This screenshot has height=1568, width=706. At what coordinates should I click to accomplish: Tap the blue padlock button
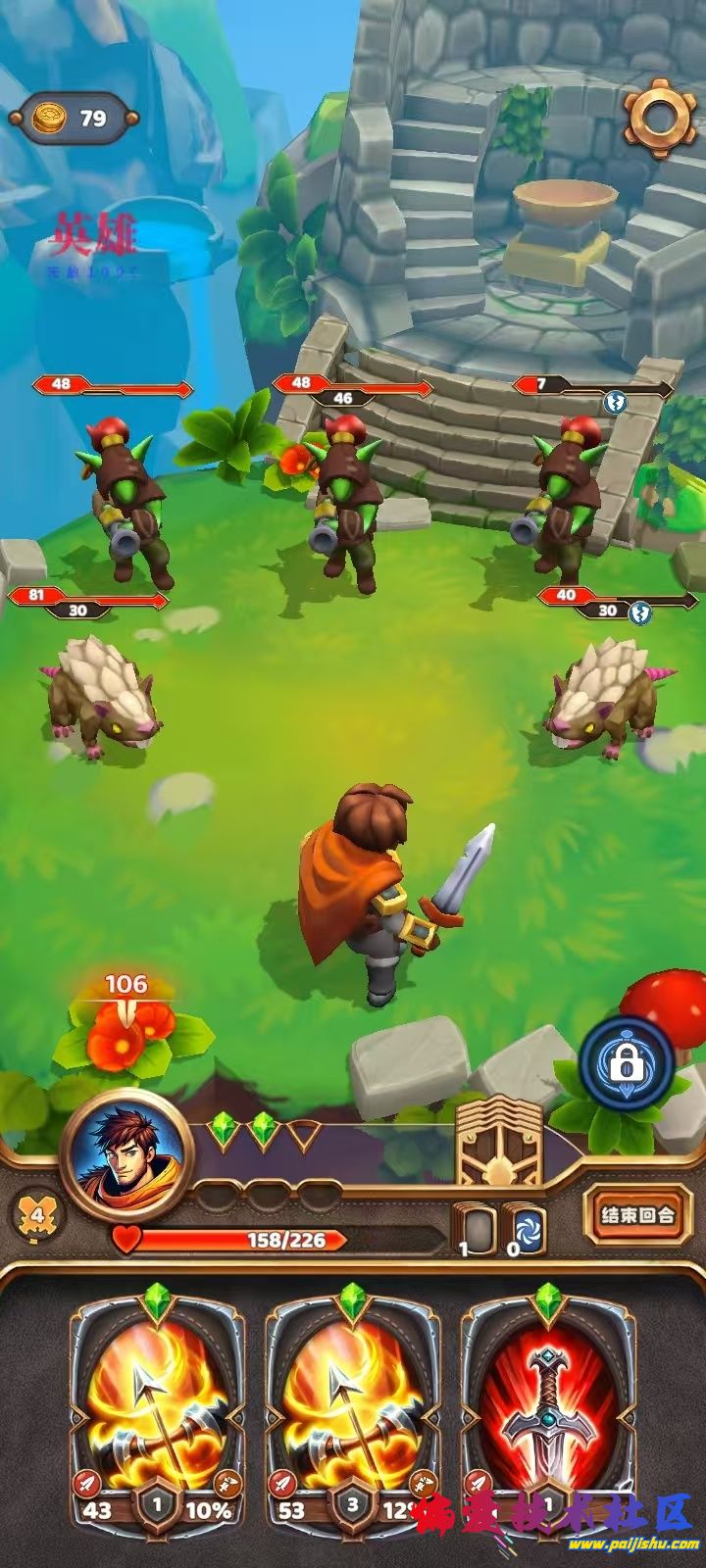pyautogui.click(x=626, y=1061)
